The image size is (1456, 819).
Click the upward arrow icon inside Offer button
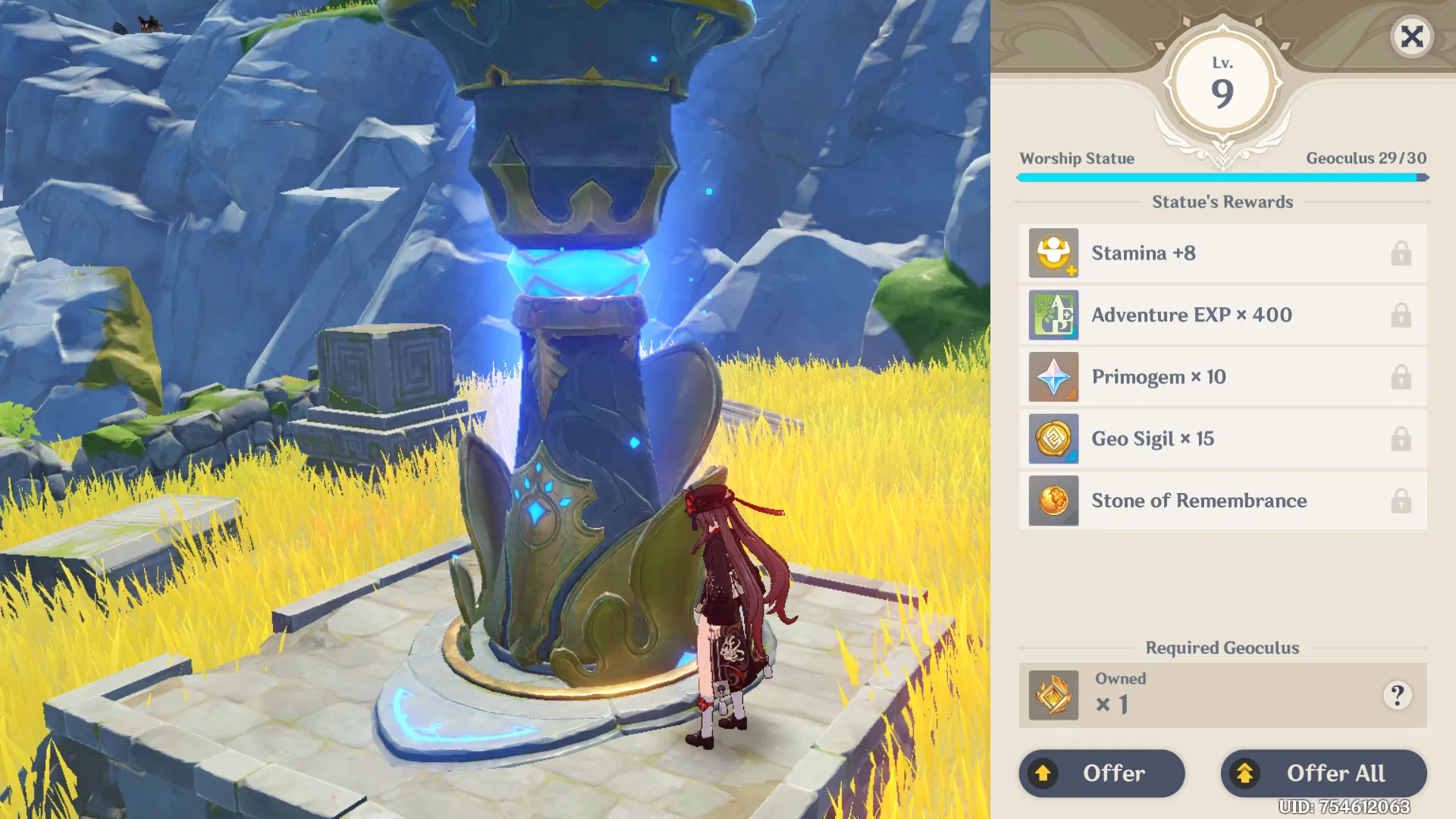[1045, 773]
